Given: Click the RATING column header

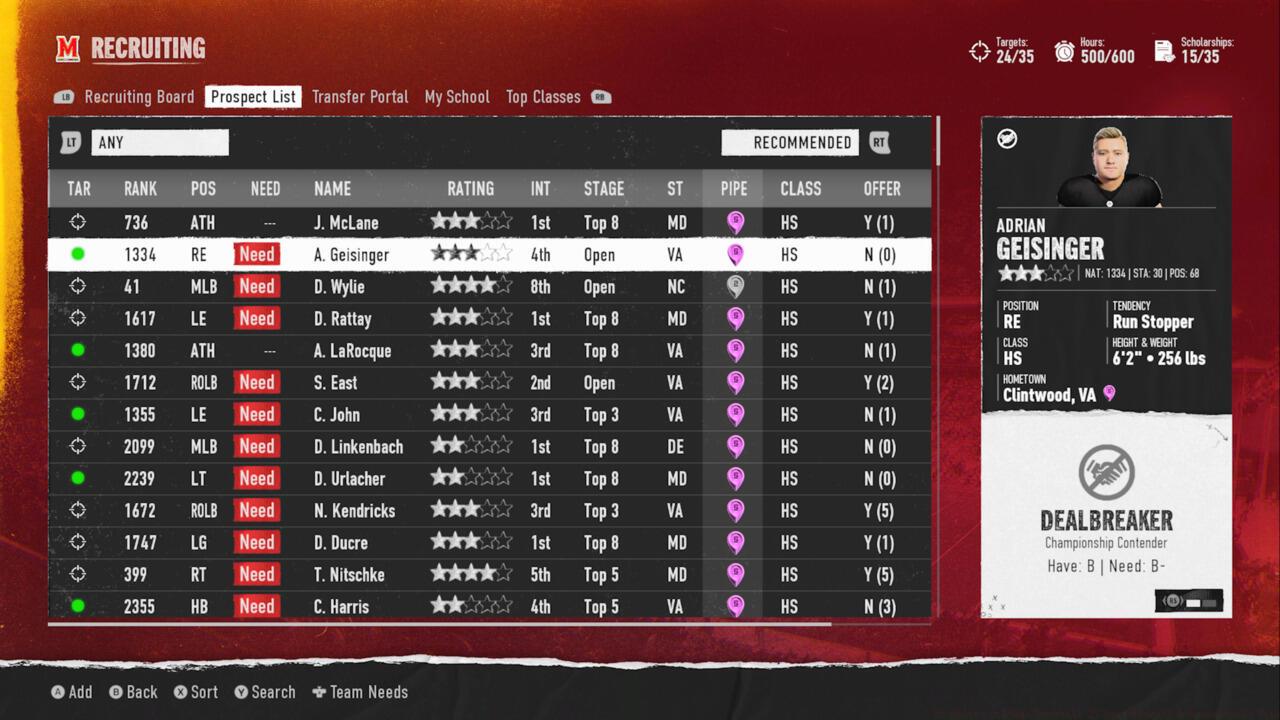Looking at the screenshot, I should (470, 188).
